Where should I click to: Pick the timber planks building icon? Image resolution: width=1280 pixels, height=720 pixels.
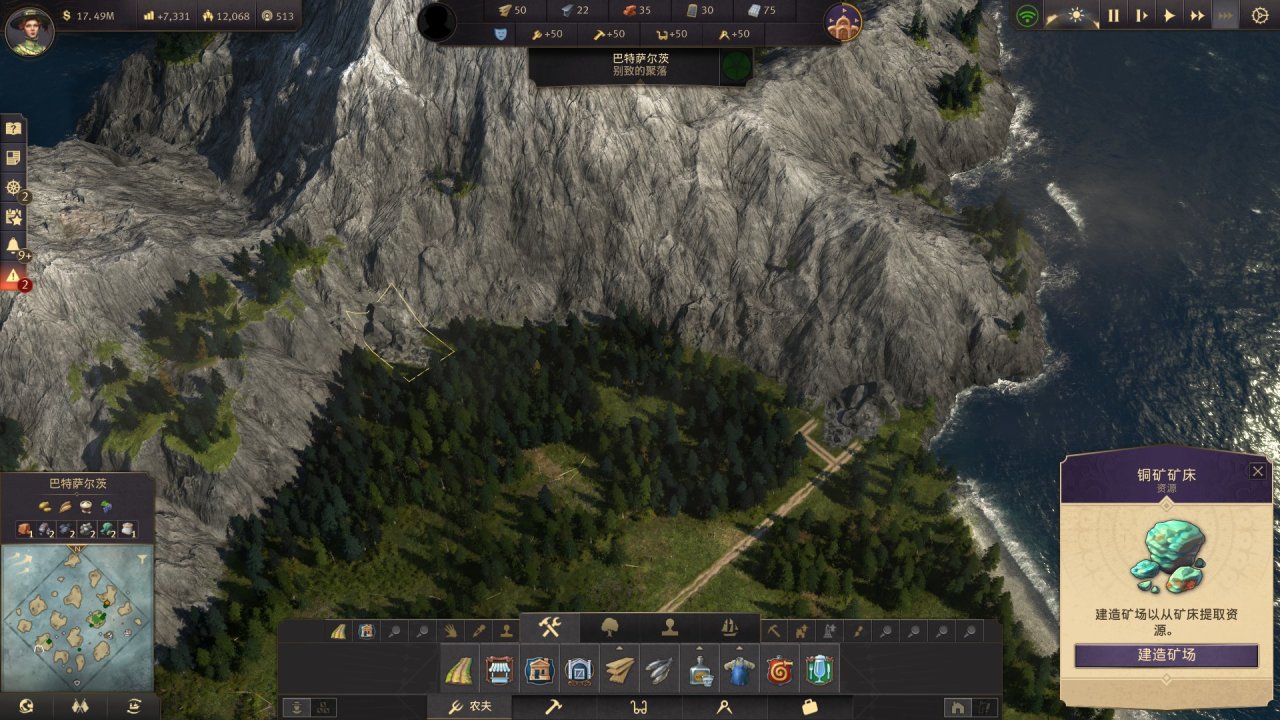(x=619, y=670)
